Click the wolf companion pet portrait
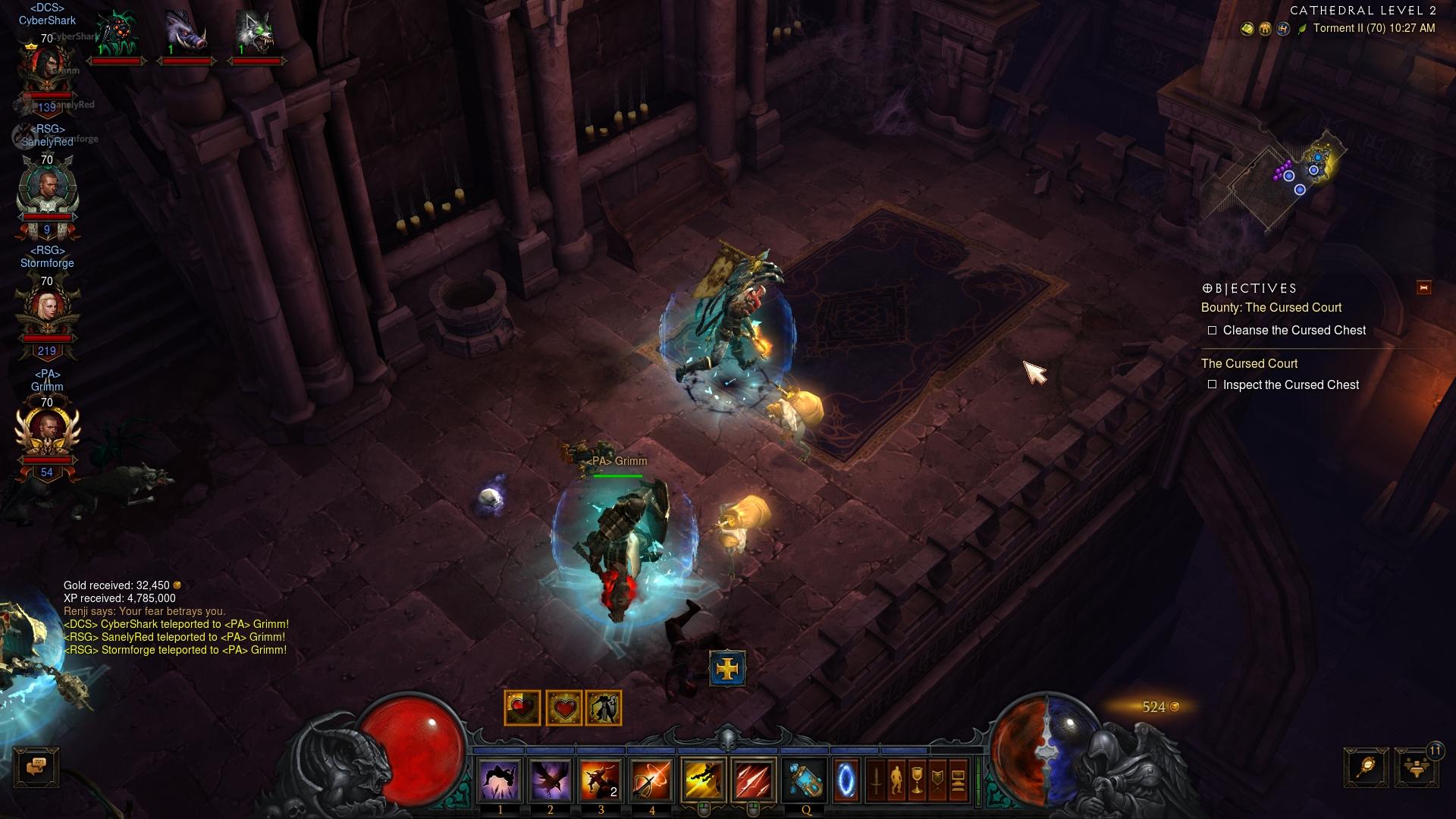Image resolution: width=1456 pixels, height=819 pixels. tap(255, 35)
